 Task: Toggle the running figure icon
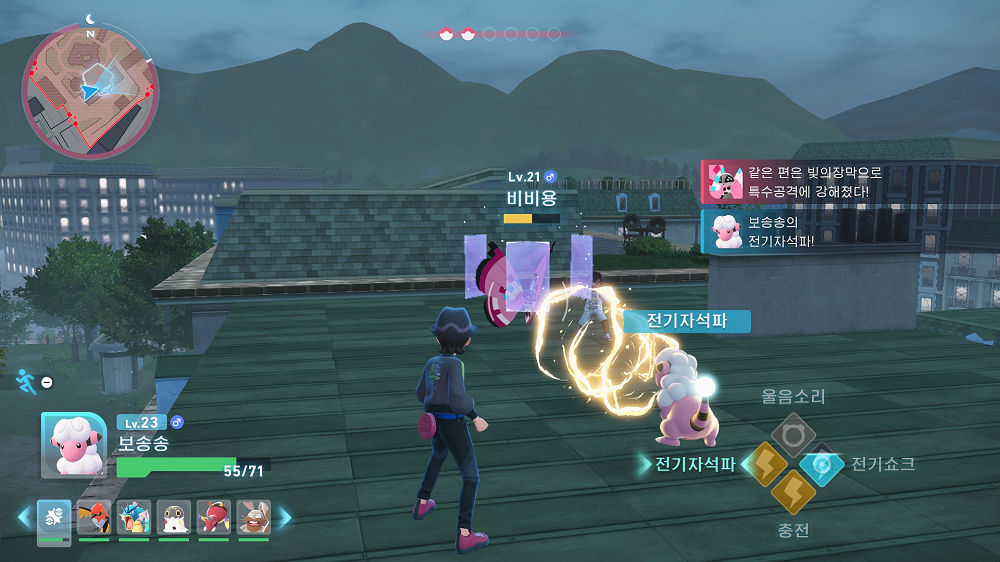pos(26,380)
